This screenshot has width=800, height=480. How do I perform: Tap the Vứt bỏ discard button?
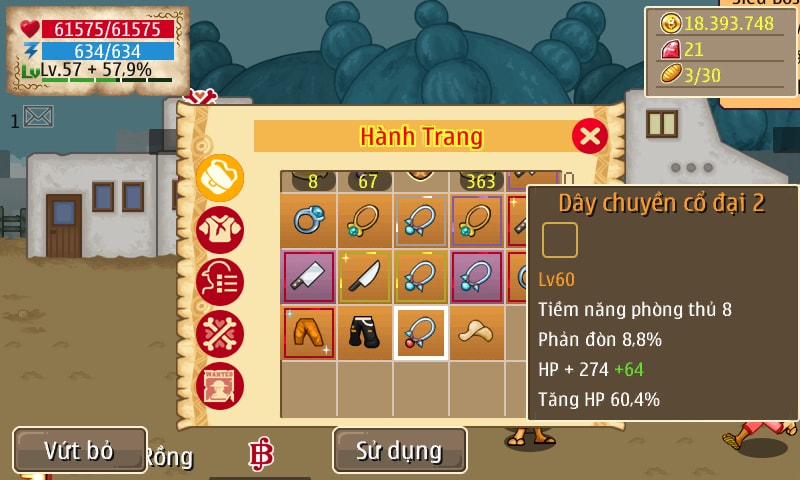click(79, 450)
